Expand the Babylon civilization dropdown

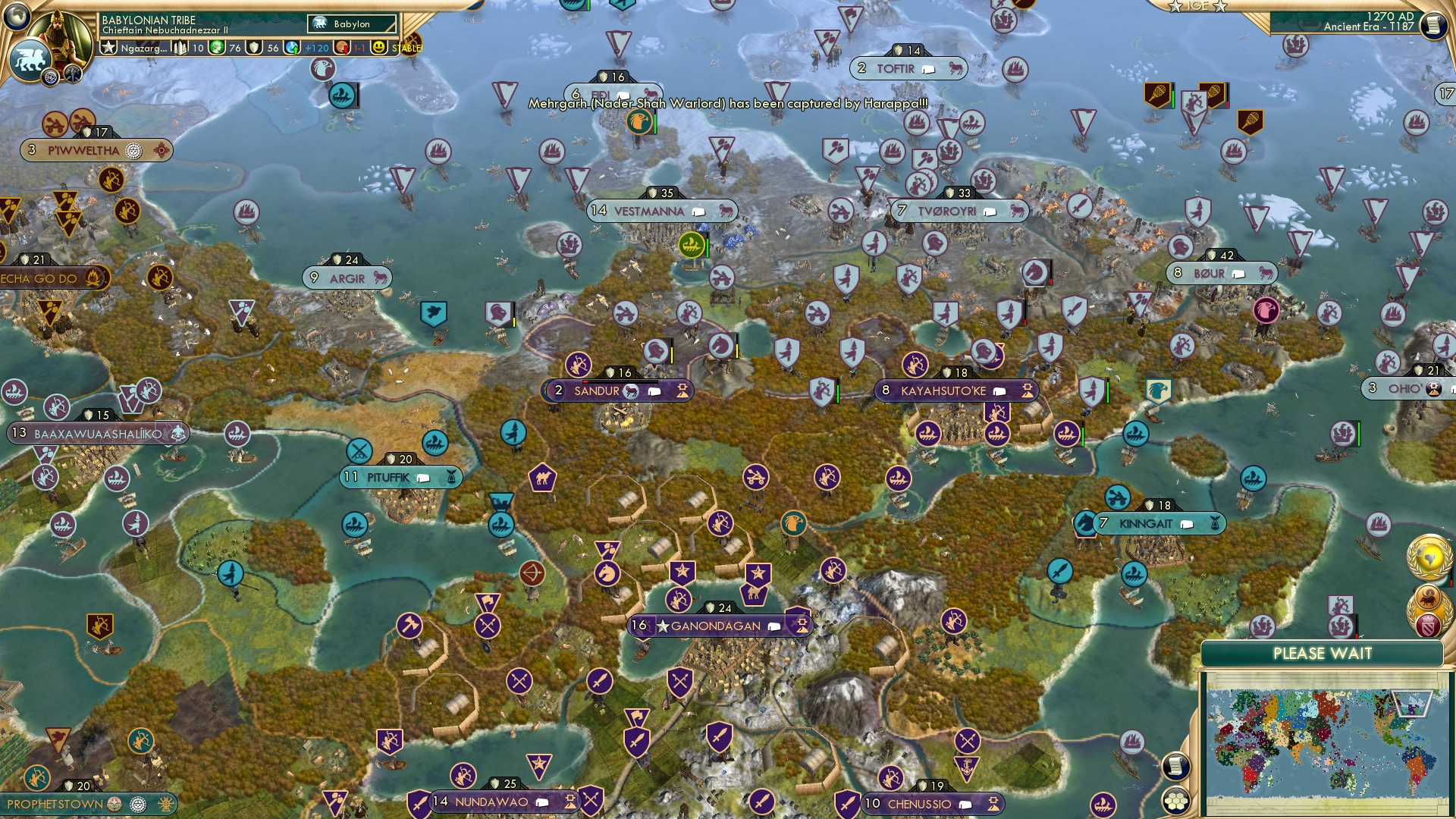tap(350, 24)
